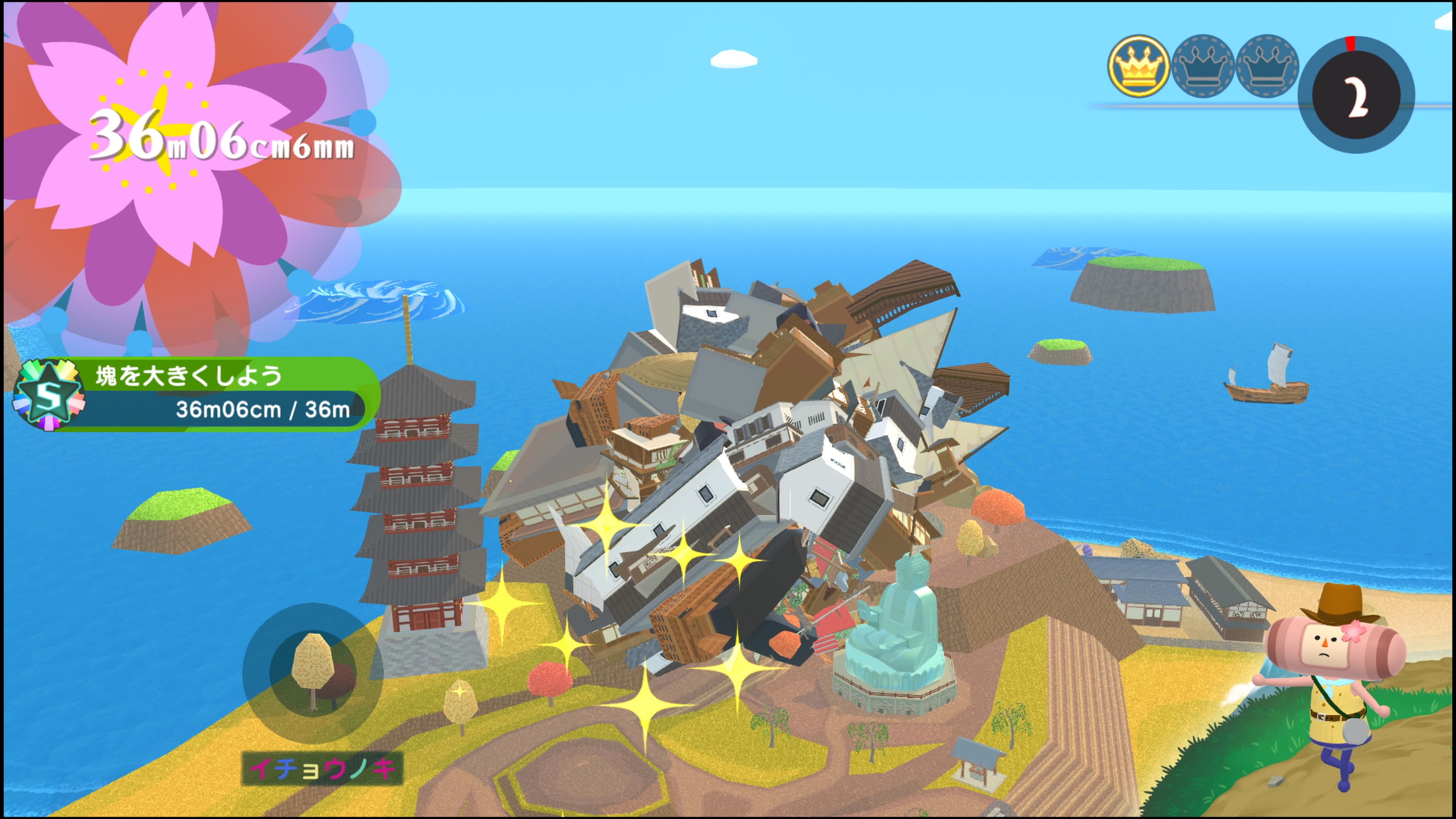Select the gold crown icon
This screenshot has height=819, width=1456.
pos(1138,66)
